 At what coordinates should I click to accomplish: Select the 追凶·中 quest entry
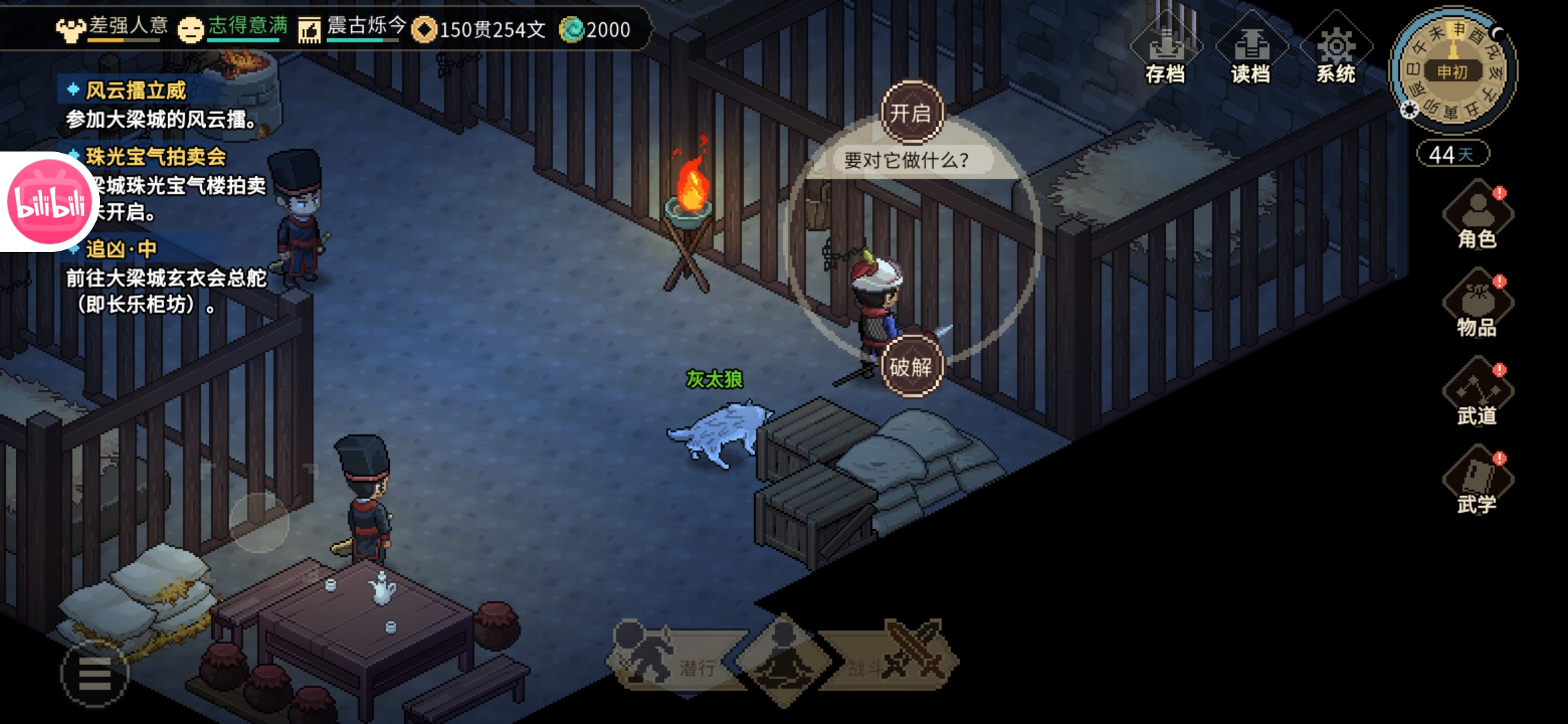121,249
